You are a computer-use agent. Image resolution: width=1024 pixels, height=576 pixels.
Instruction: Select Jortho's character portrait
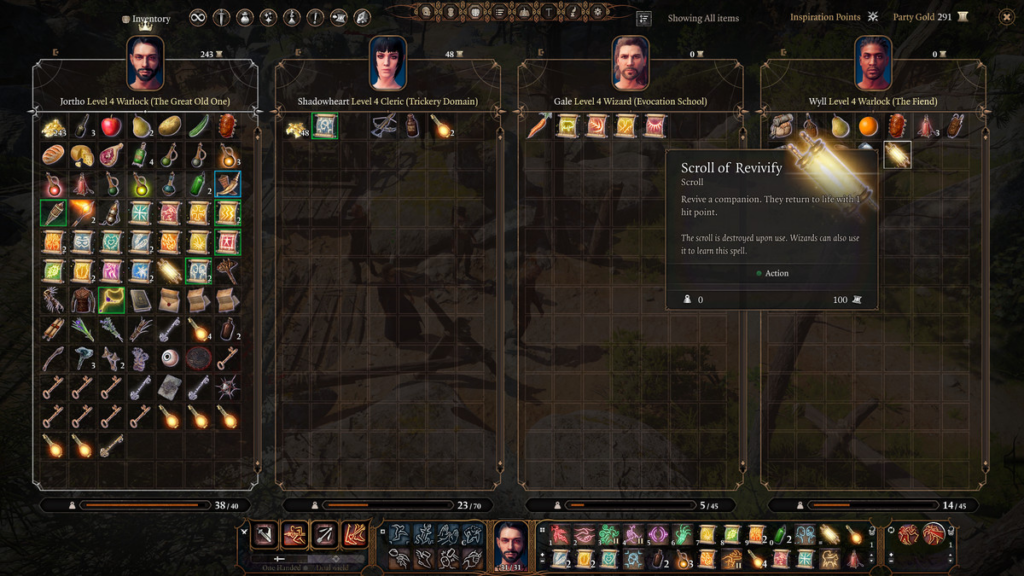tap(145, 64)
